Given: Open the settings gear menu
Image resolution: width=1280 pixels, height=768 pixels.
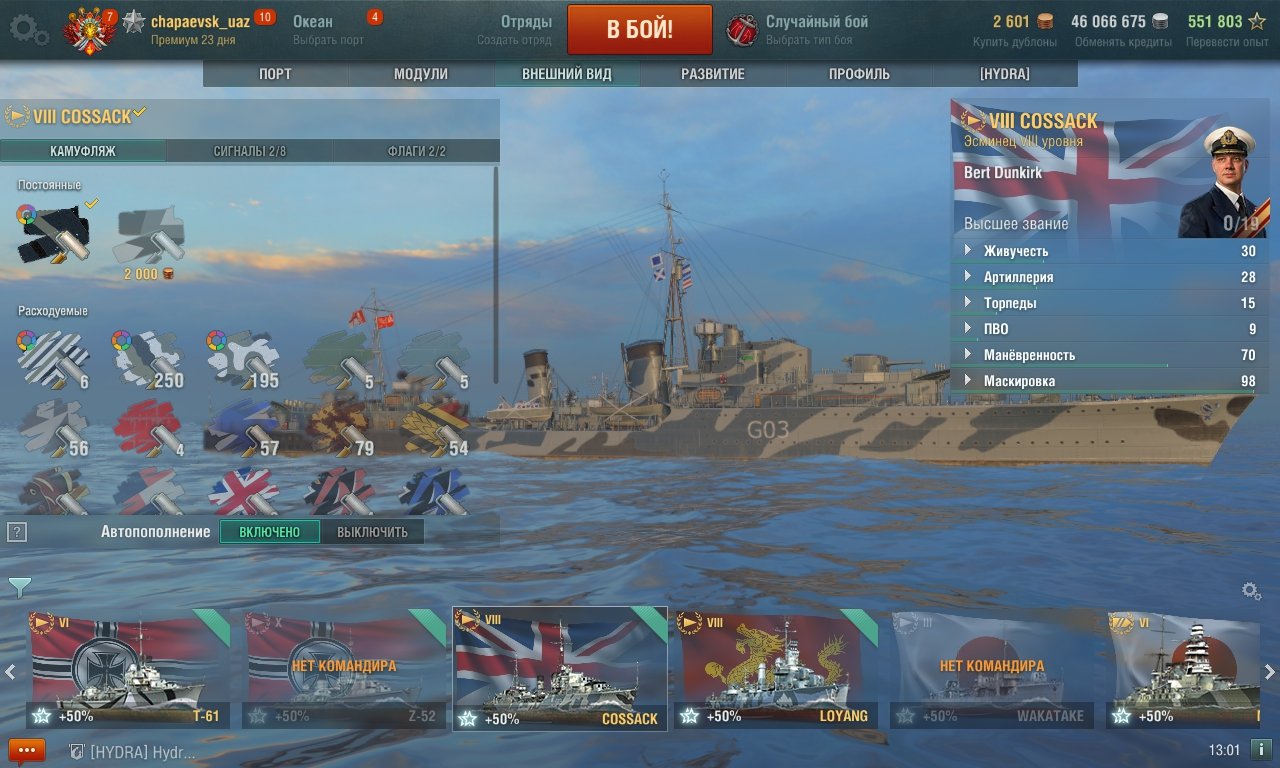Looking at the screenshot, I should tap(28, 29).
